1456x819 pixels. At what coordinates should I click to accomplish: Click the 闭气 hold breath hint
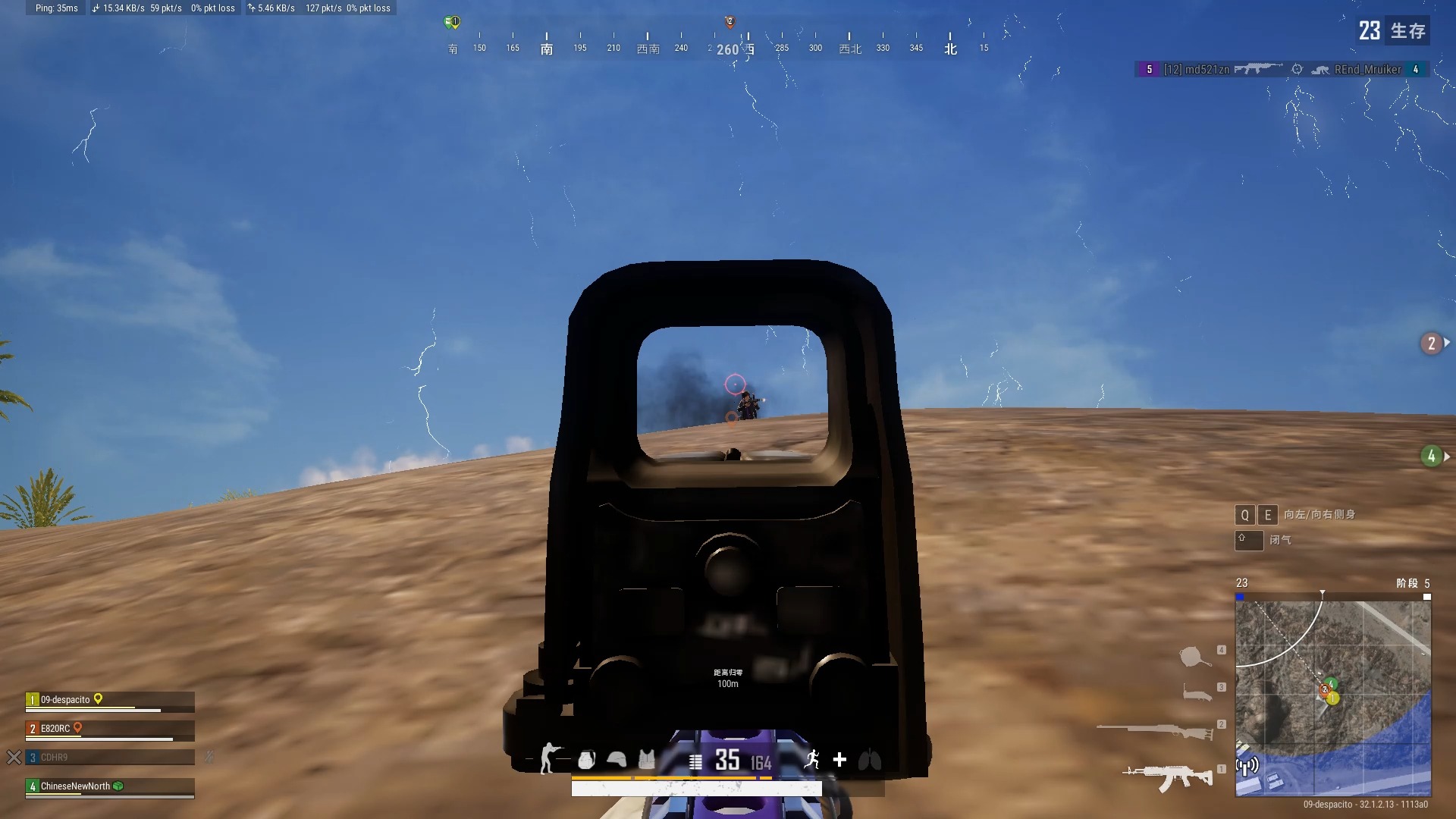point(1281,540)
